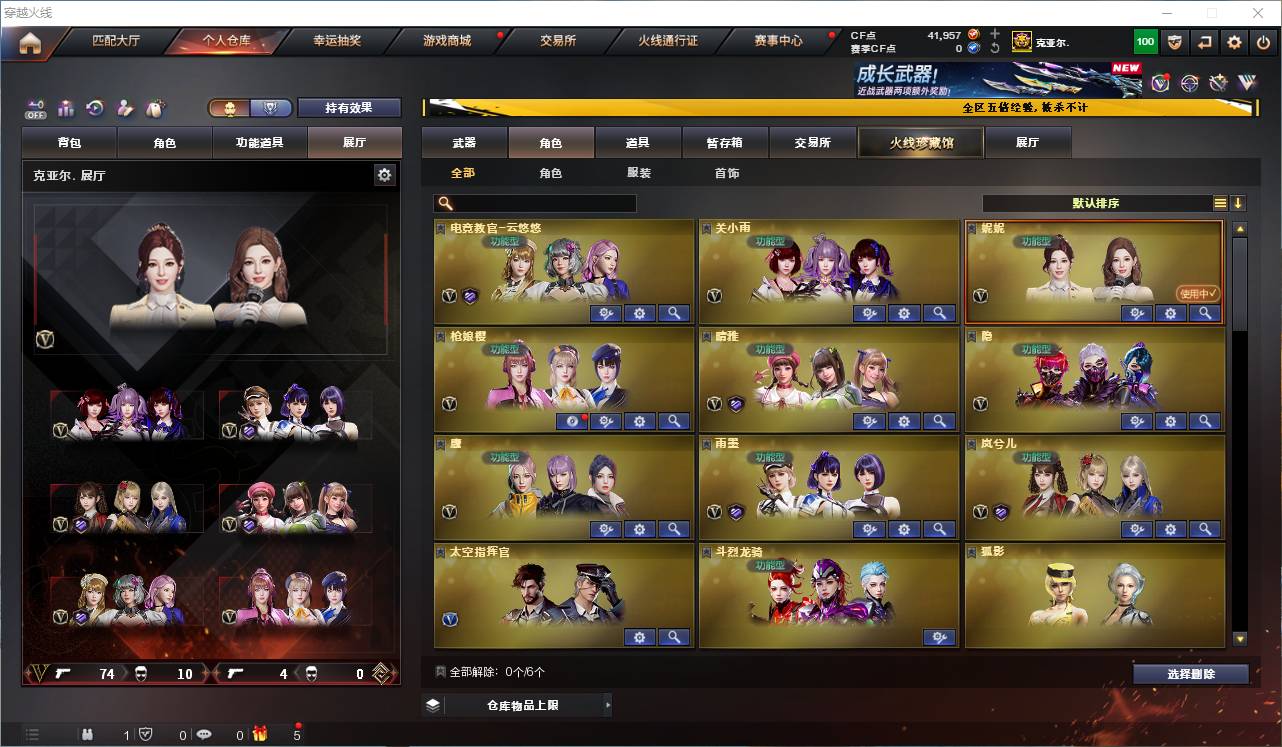Click the 持有效果 button in the left panel

point(348,106)
